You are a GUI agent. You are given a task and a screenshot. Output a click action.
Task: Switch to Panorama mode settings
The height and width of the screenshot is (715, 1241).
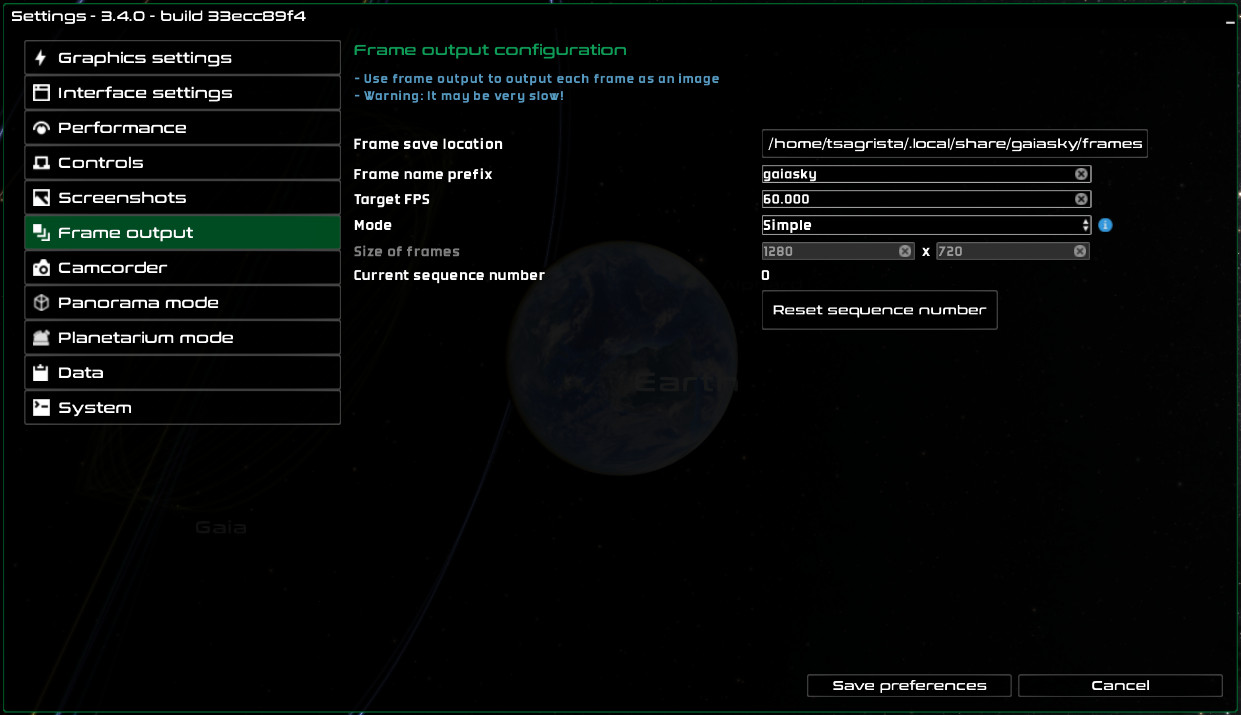[182, 303]
